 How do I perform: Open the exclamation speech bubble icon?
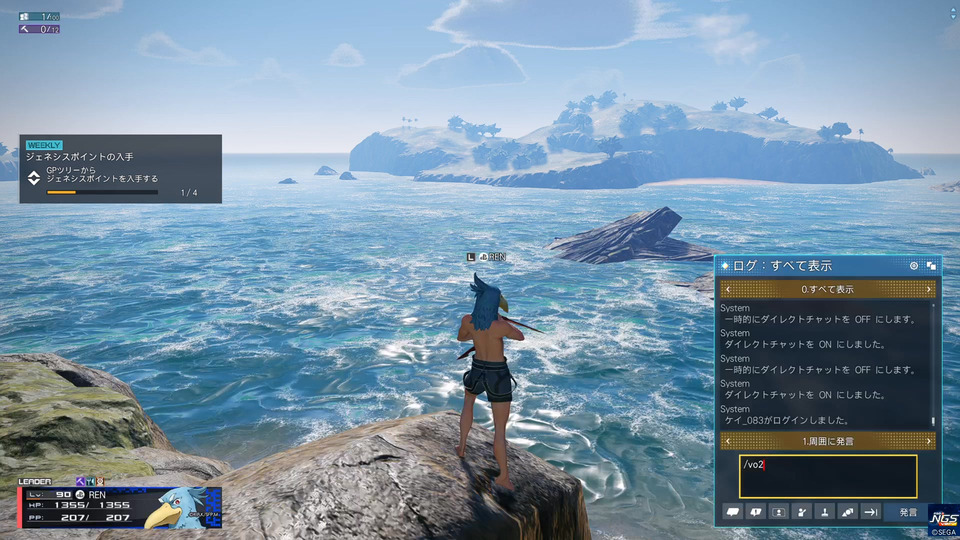[756, 512]
